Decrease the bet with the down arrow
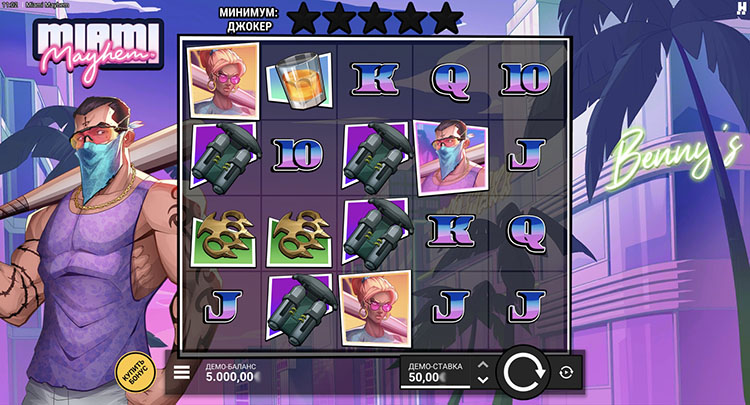This screenshot has width=750, height=405. [x=483, y=380]
